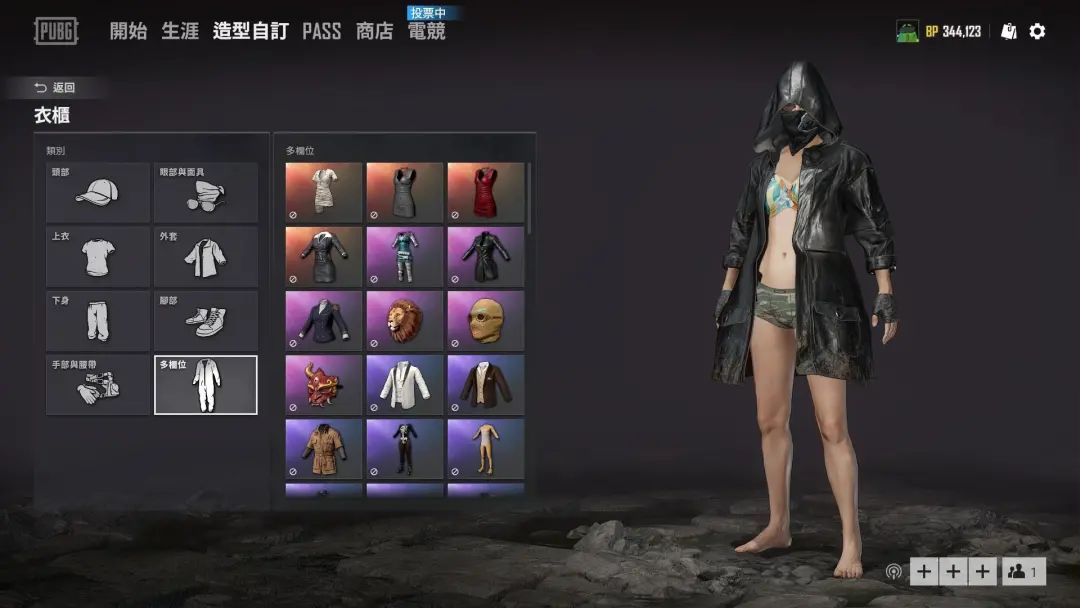Open the 外套 jacket category
Image resolution: width=1080 pixels, height=608 pixels.
tap(206, 257)
